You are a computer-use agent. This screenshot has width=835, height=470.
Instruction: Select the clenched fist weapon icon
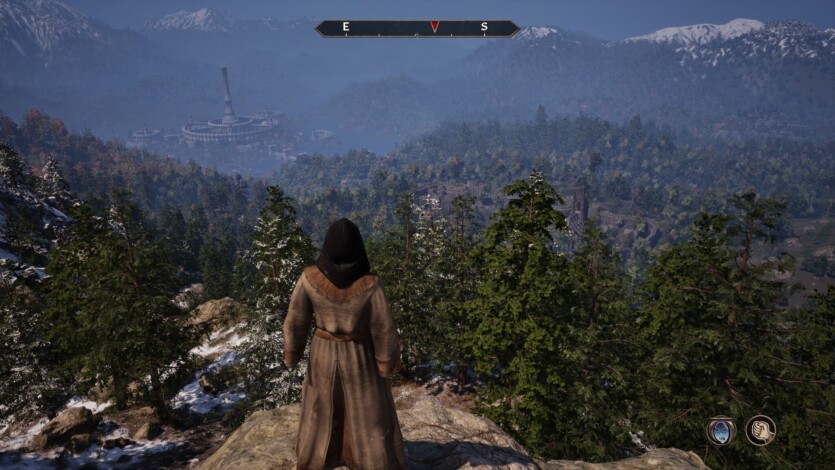tap(760, 430)
